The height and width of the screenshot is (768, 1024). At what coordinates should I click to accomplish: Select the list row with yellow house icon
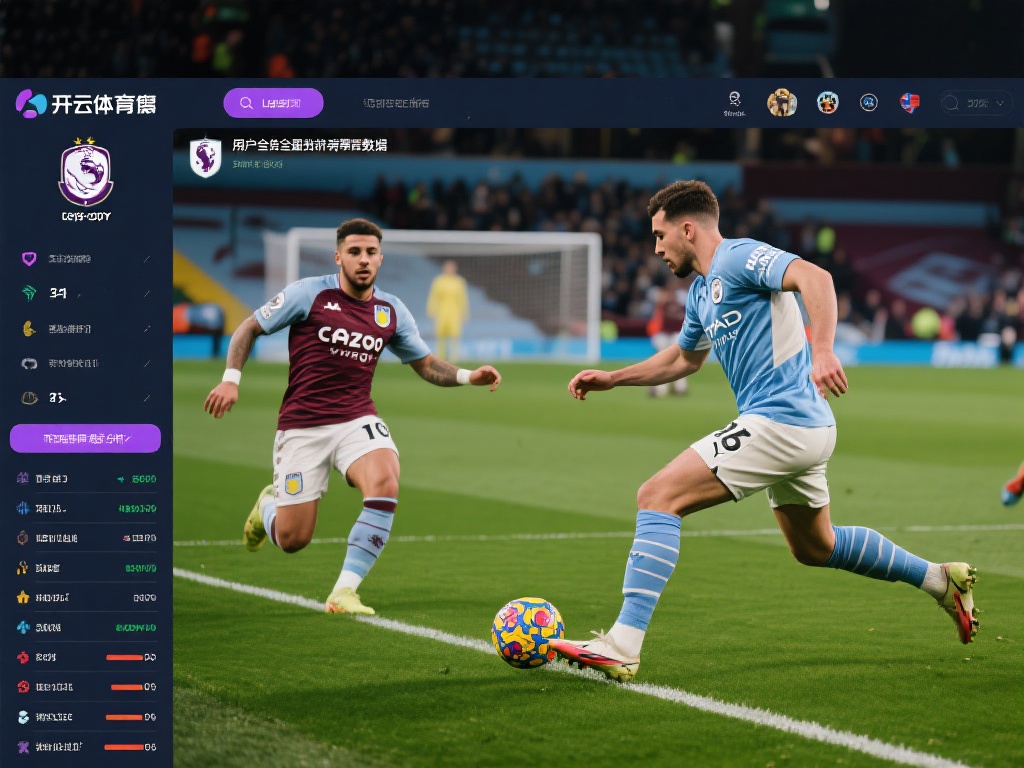click(85, 597)
